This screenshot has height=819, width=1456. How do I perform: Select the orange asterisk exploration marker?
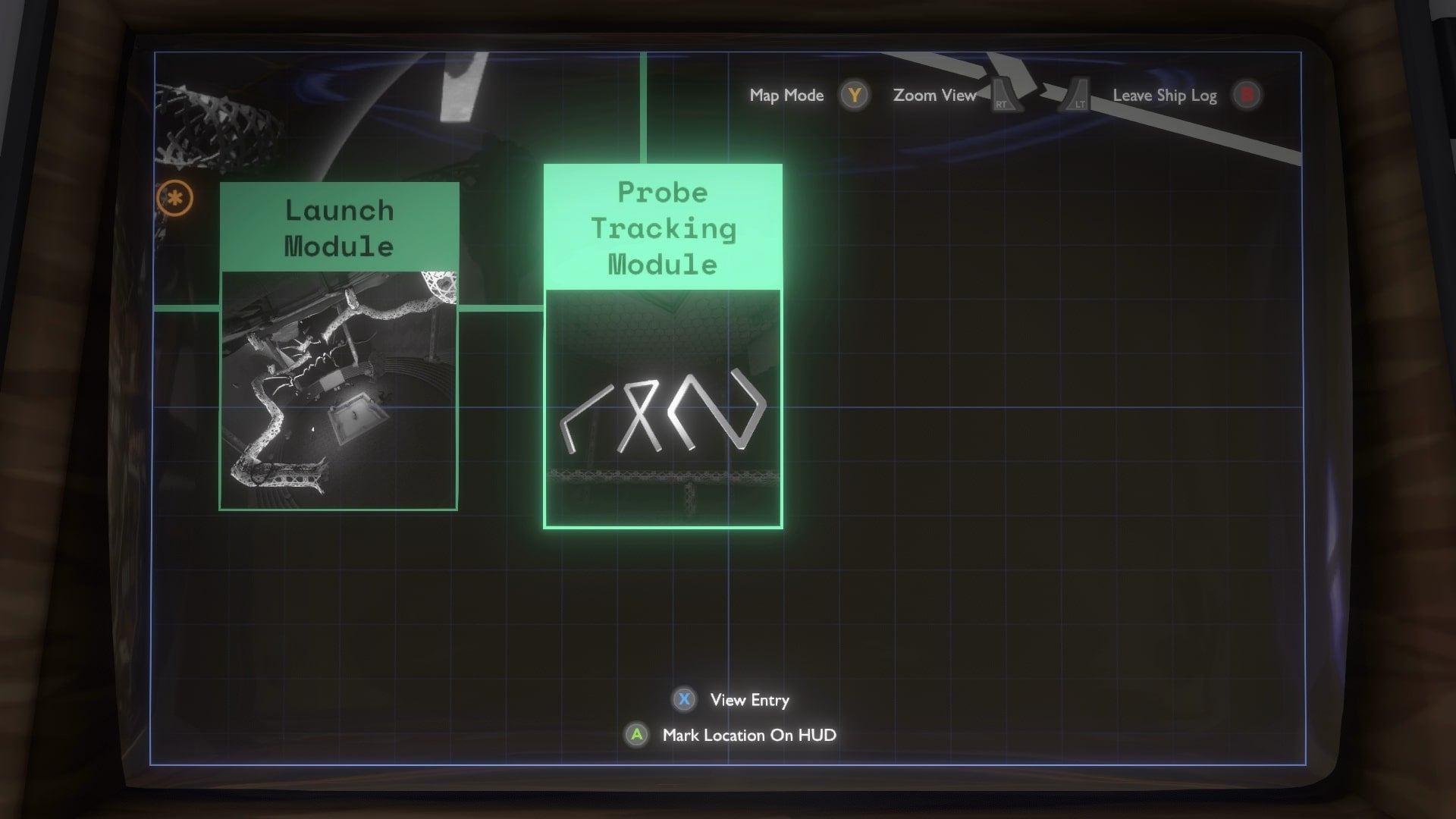click(175, 199)
